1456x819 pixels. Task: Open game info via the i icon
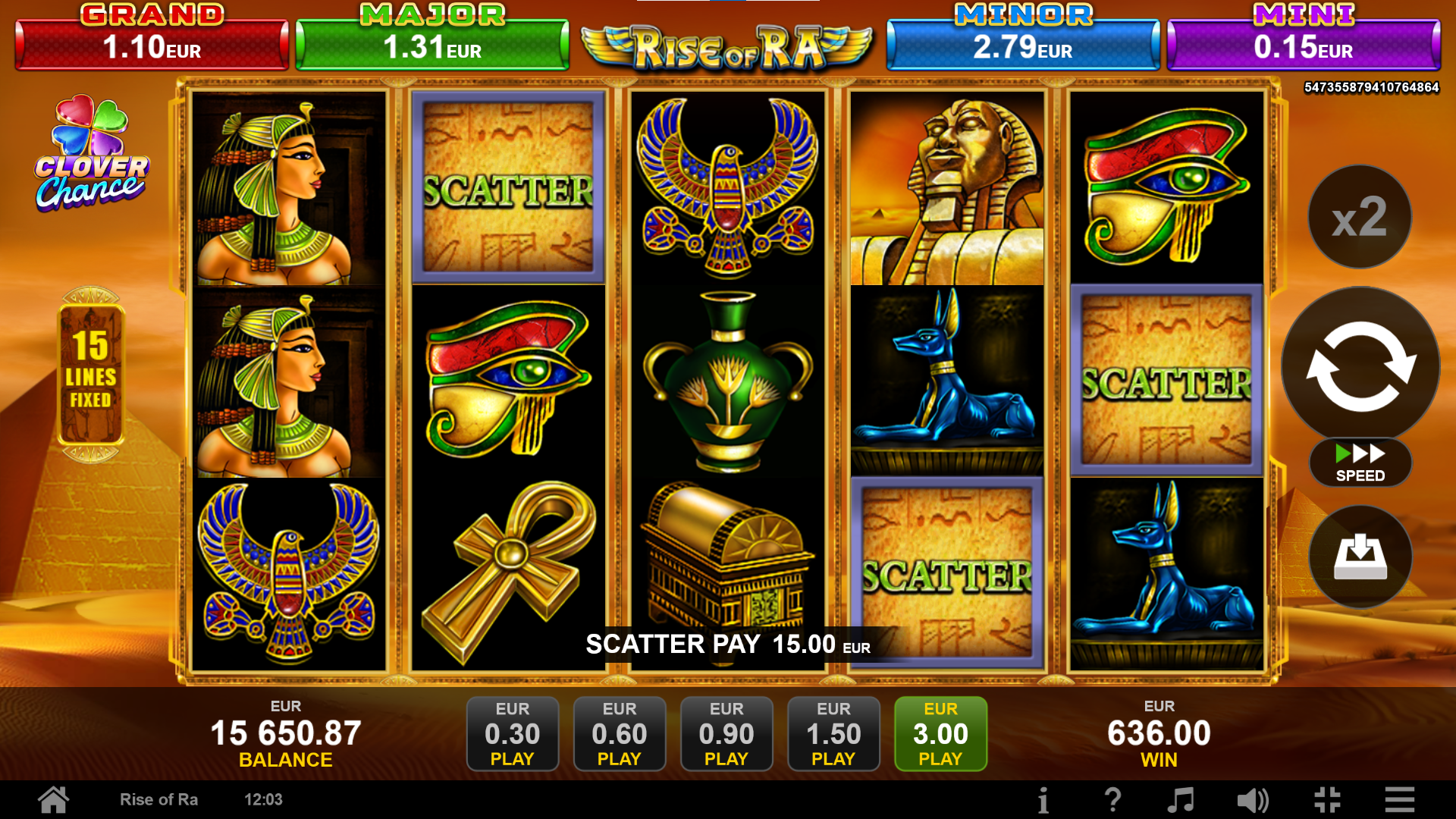click(1043, 799)
